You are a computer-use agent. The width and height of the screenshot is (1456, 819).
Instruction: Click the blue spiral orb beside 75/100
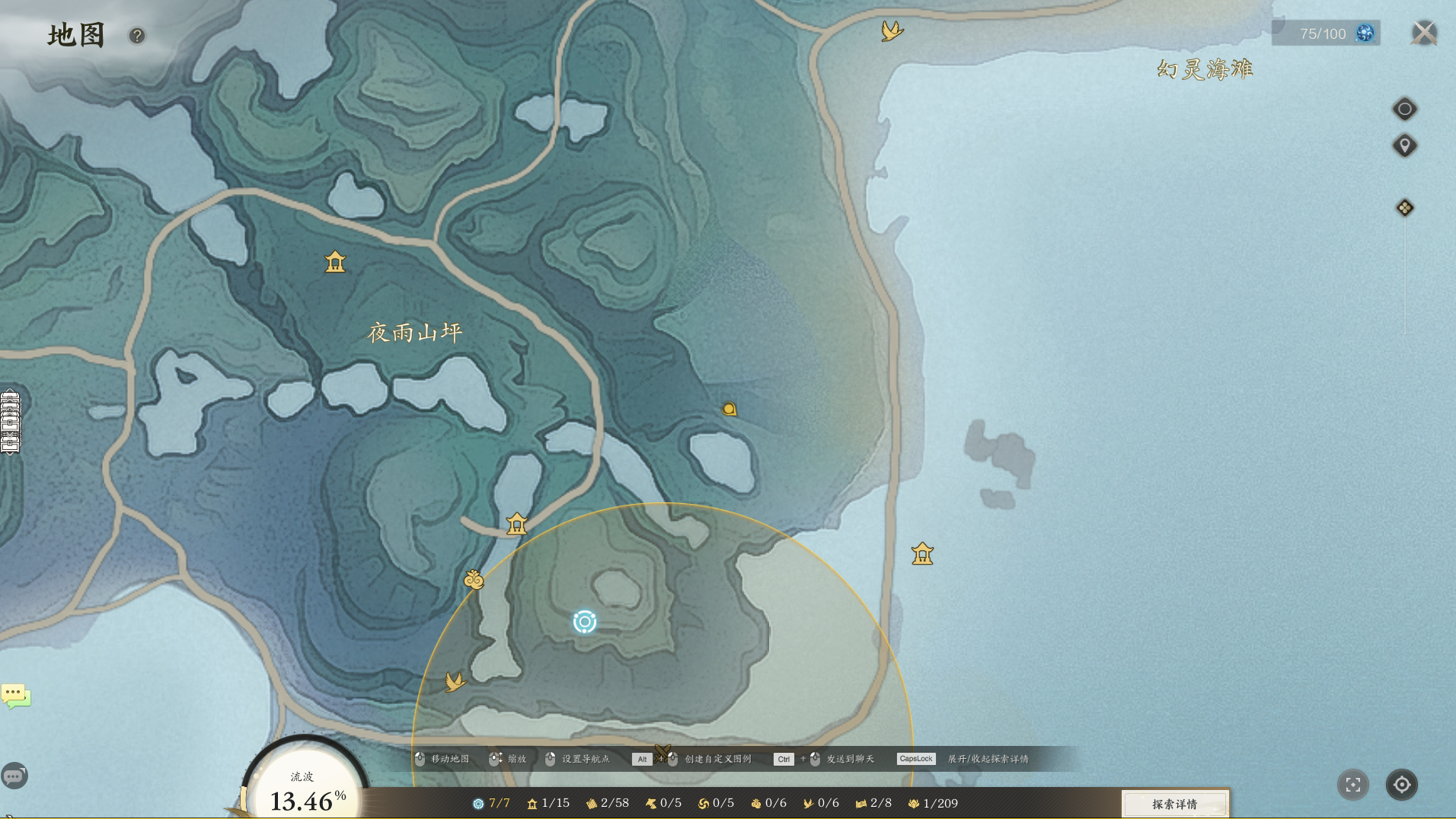pyautogui.click(x=1365, y=33)
